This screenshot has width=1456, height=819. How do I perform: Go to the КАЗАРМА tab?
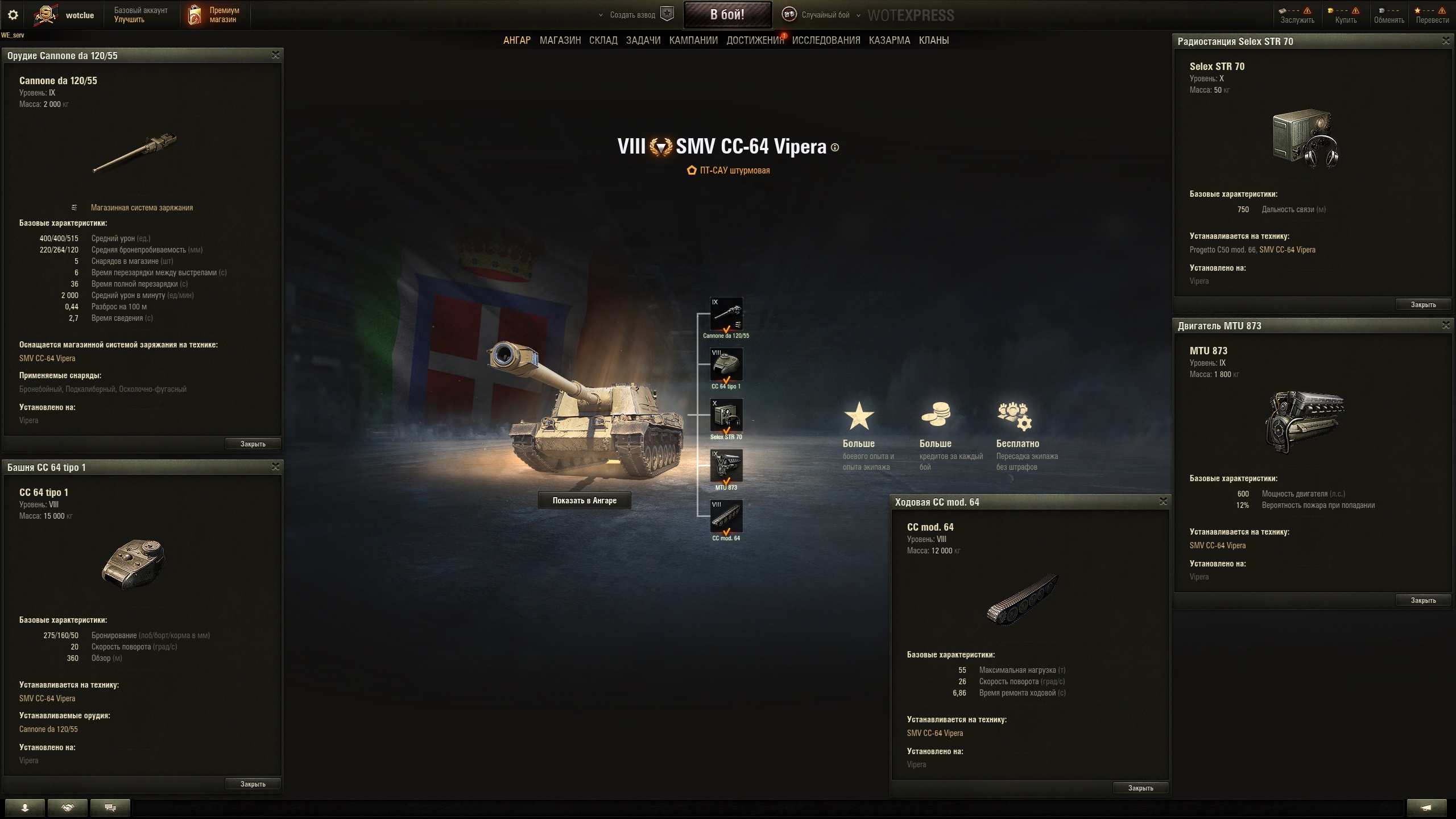[890, 40]
